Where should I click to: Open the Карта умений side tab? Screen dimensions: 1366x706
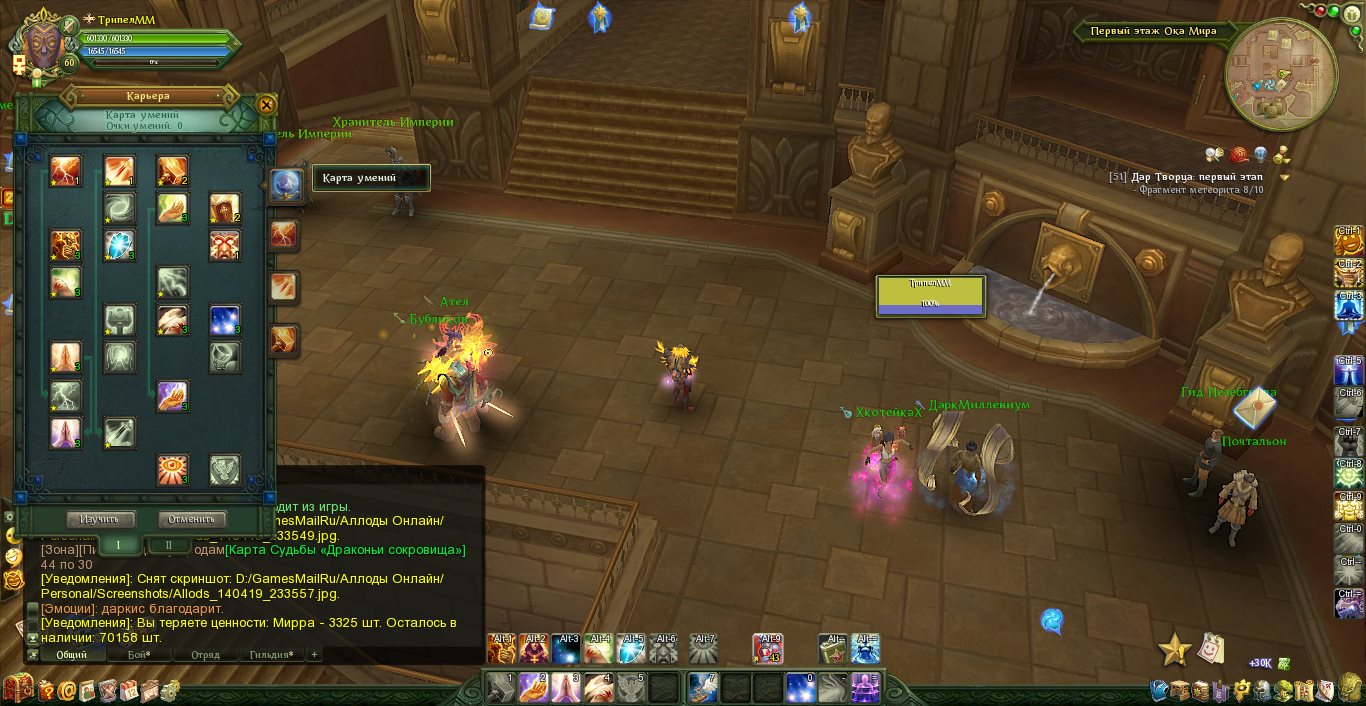click(285, 185)
